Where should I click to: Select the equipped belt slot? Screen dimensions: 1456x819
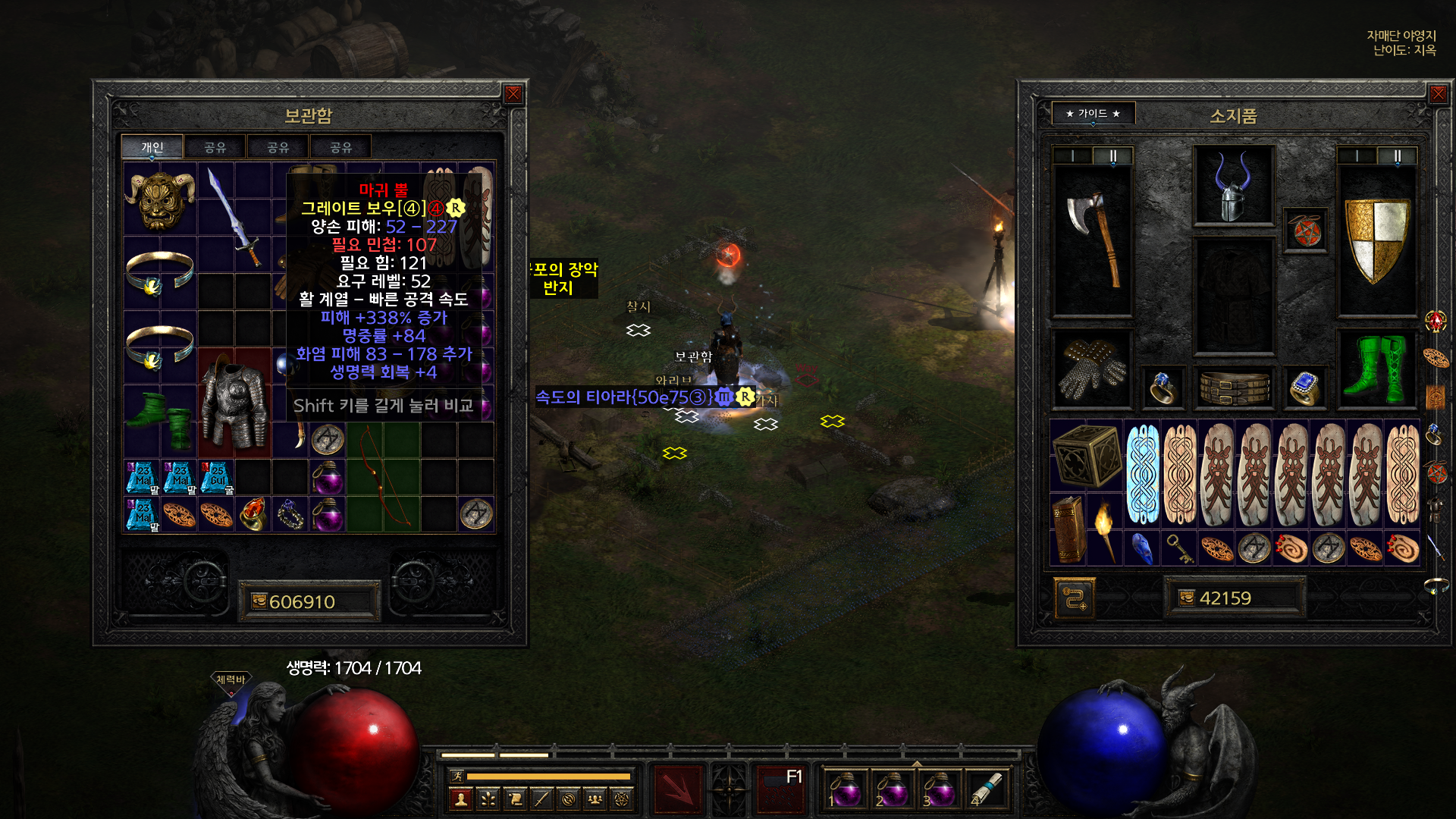click(1234, 387)
